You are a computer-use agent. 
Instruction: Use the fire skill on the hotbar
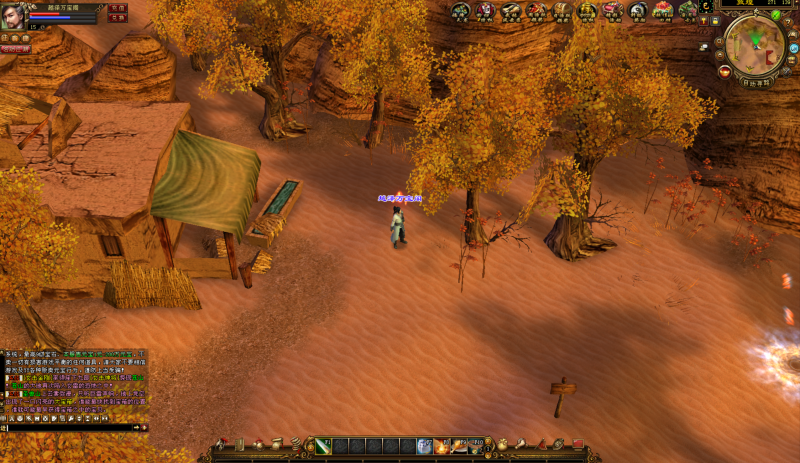click(442, 446)
